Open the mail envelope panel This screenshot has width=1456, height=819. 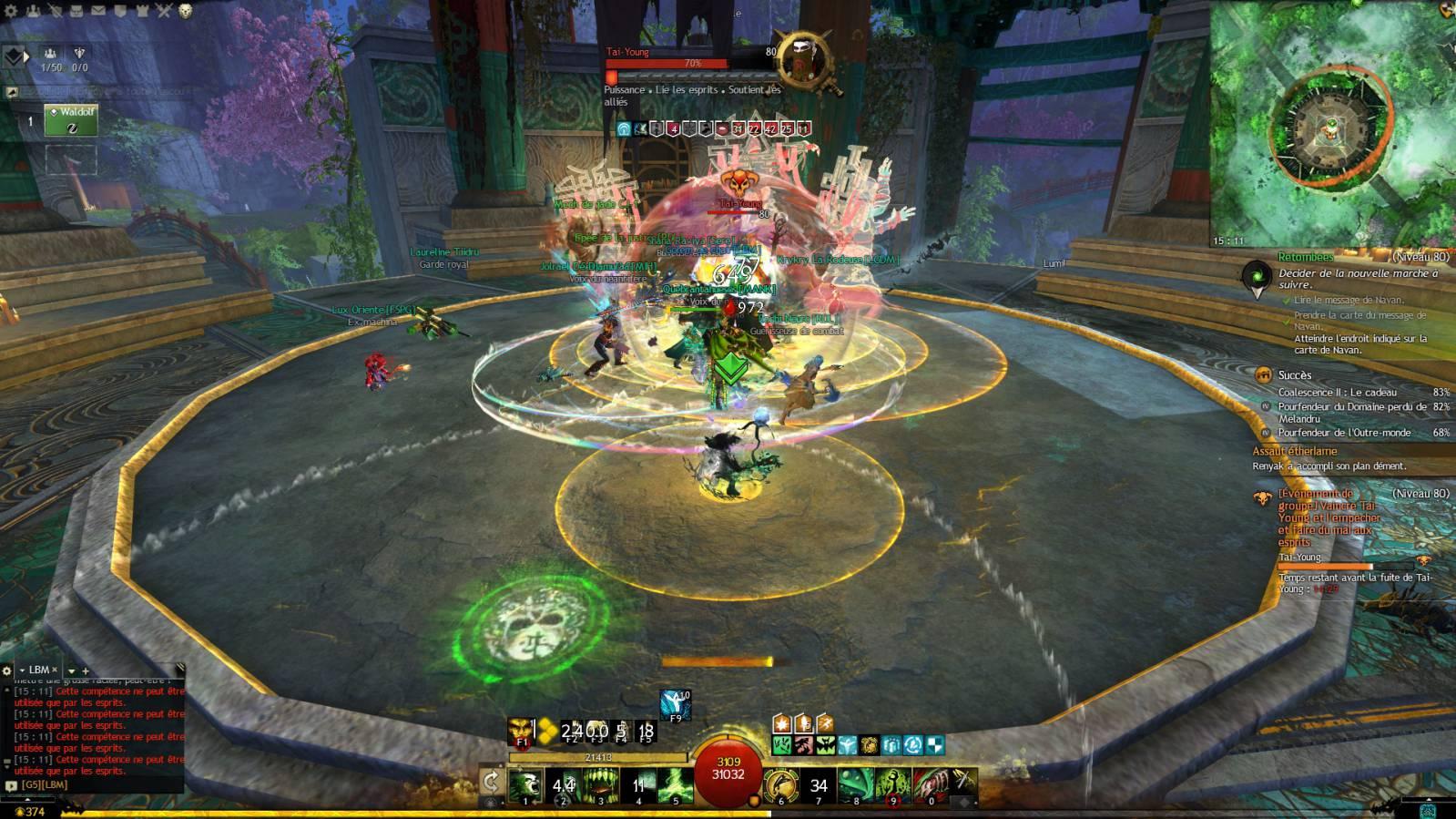click(97, 11)
